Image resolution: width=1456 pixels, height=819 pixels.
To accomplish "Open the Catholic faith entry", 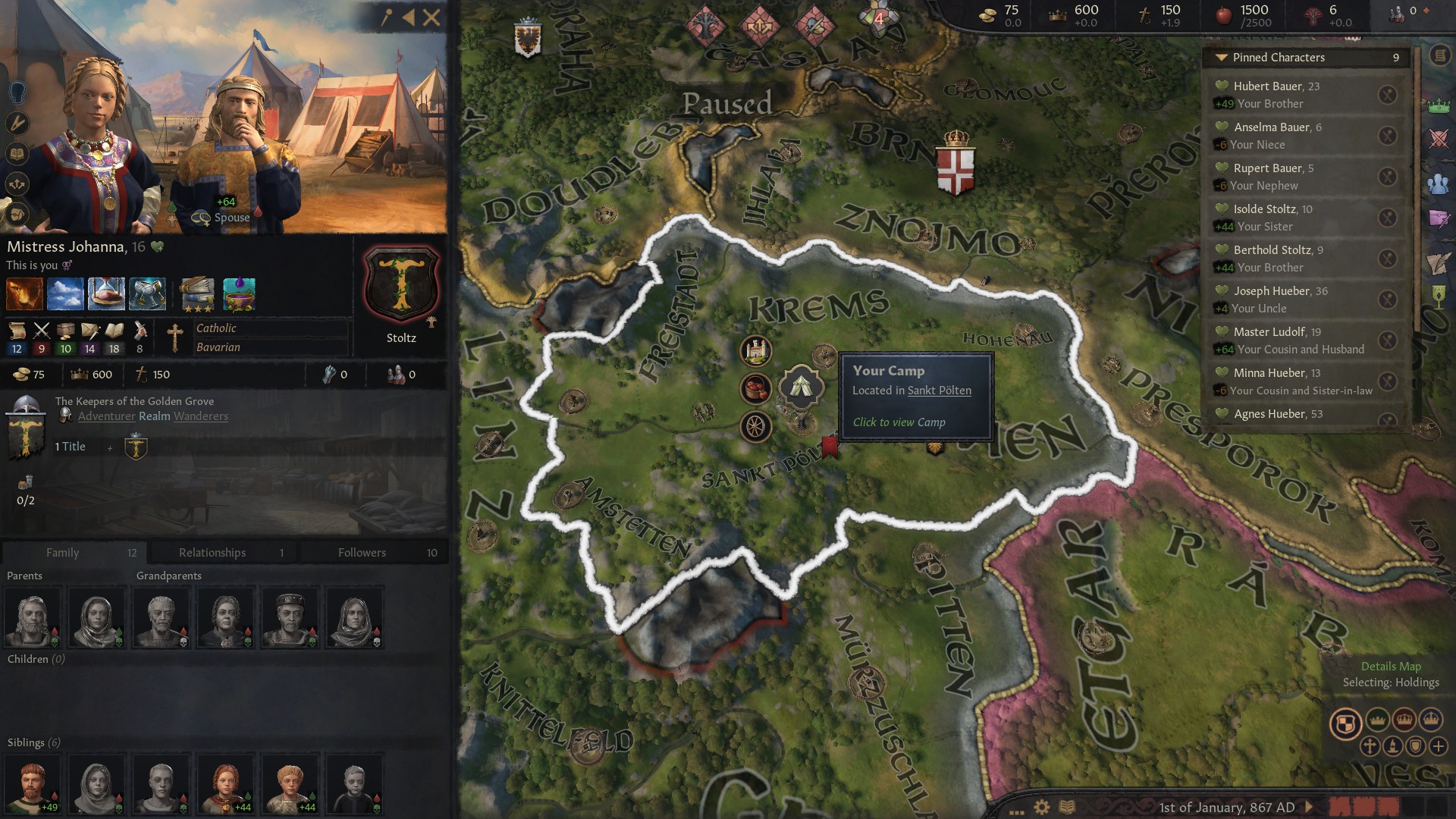I will click(x=216, y=328).
